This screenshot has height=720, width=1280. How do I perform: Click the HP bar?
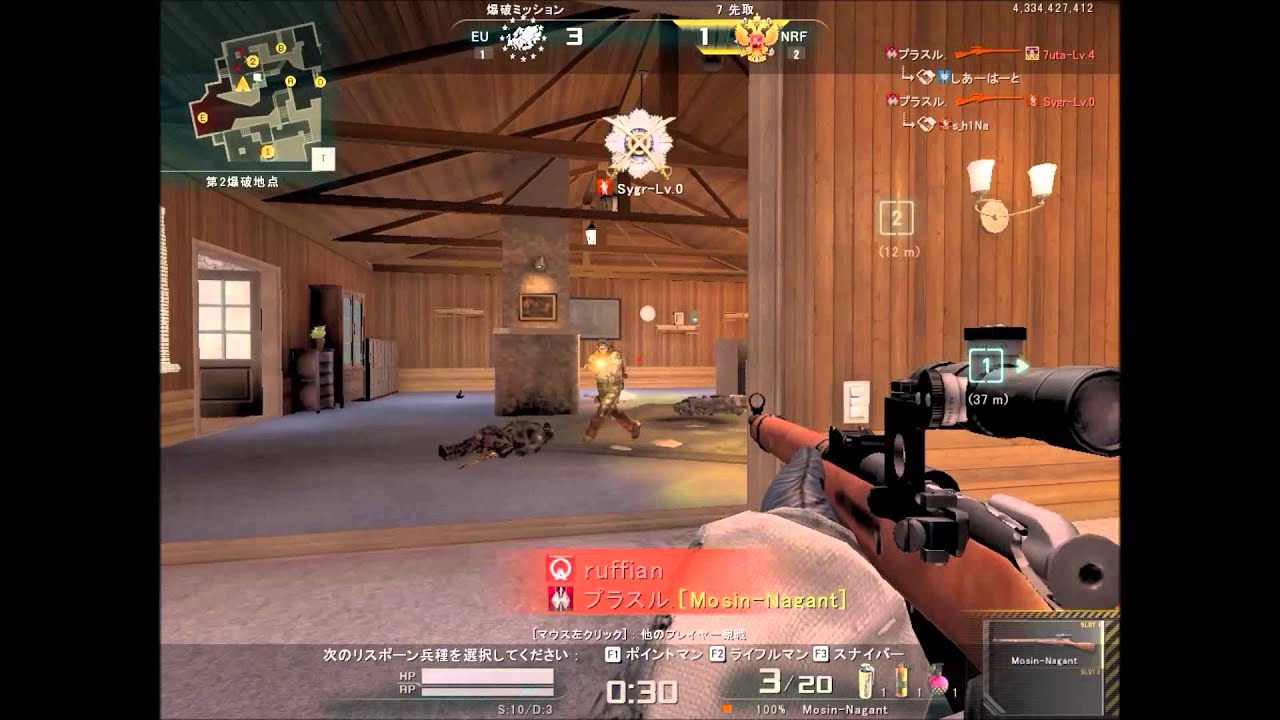pos(485,678)
